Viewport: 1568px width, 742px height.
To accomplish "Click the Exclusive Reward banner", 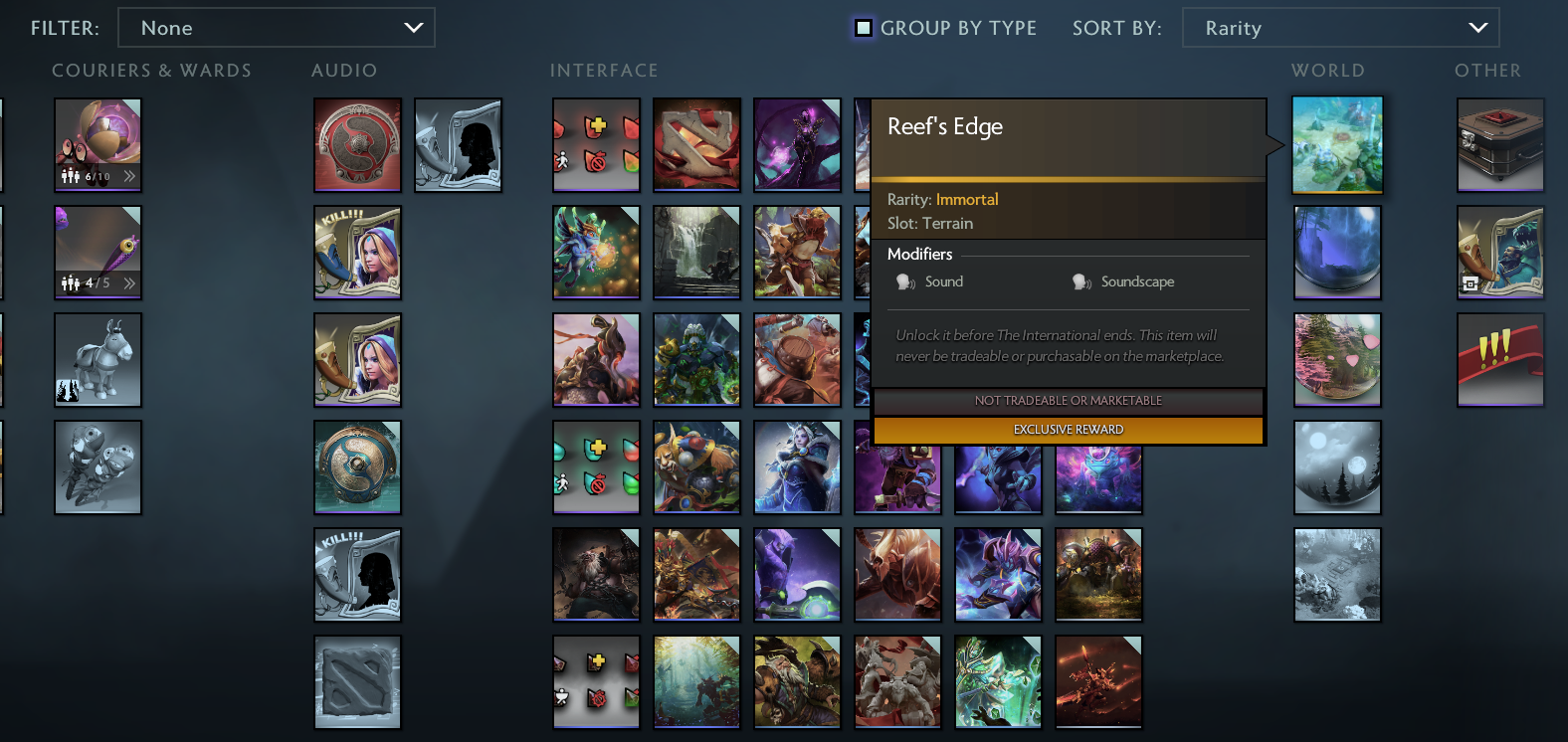I will tap(1067, 429).
